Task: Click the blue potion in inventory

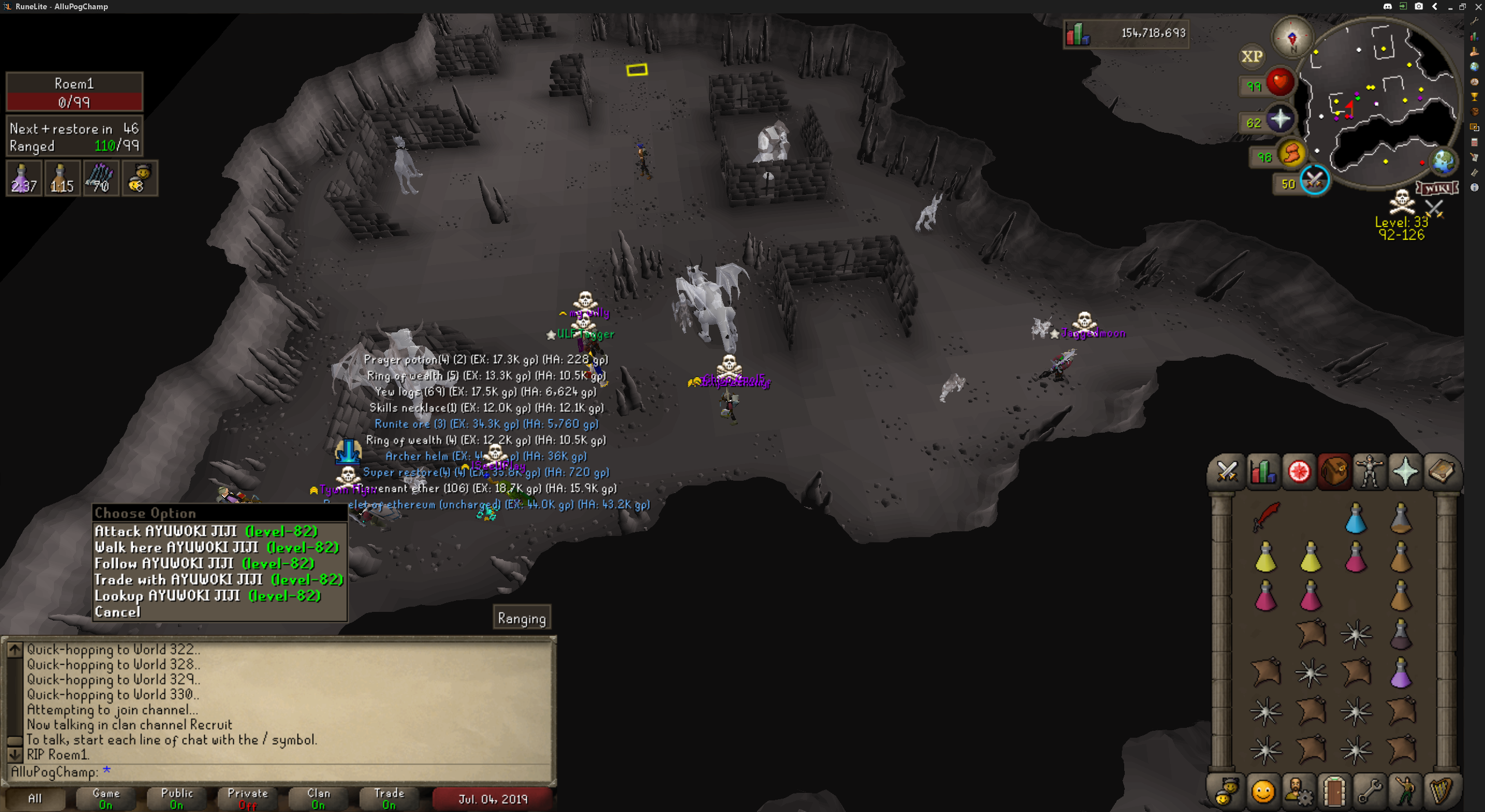Action: click(1355, 519)
